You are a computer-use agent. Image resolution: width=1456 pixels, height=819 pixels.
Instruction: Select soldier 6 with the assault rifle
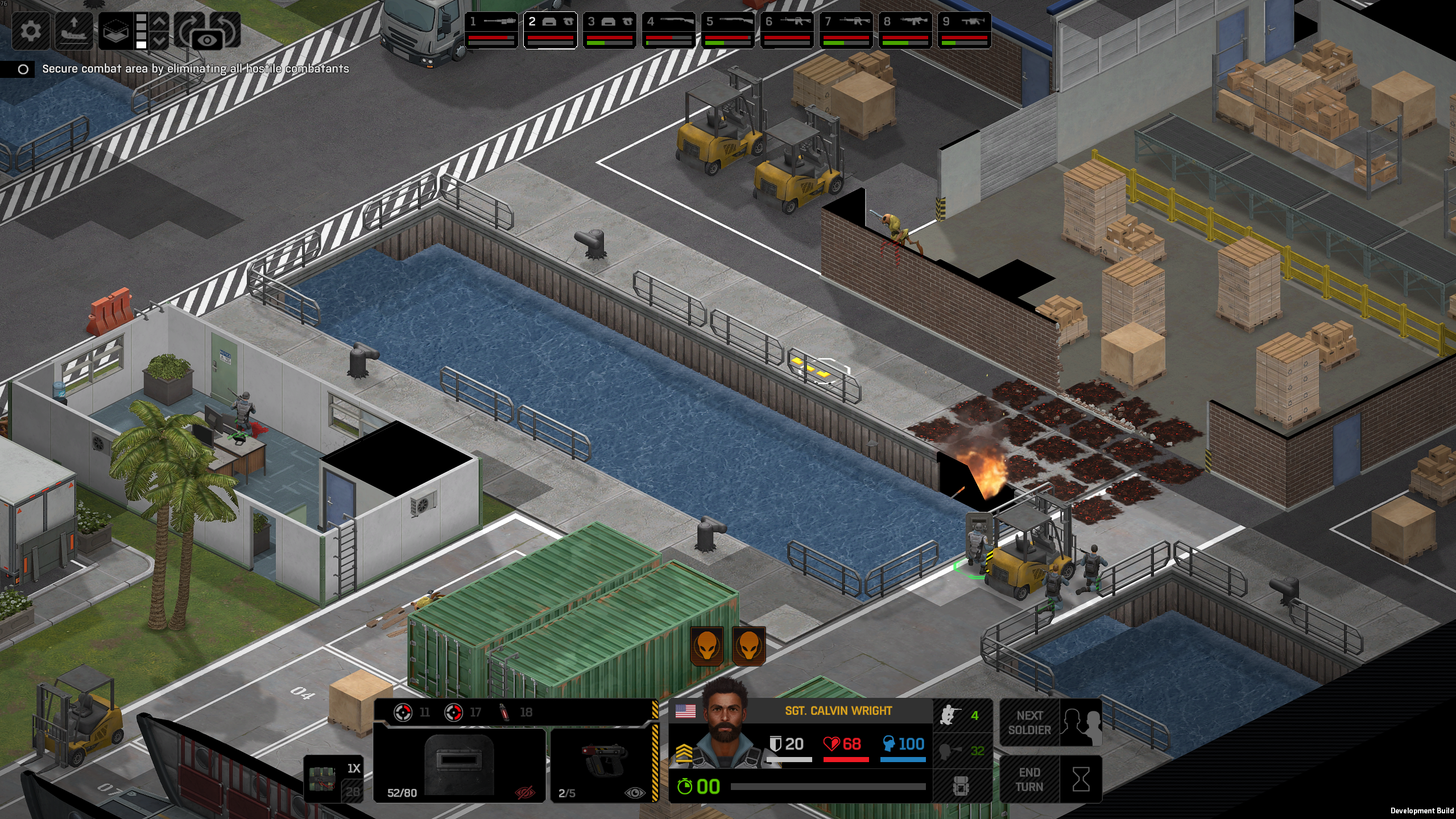coord(788,30)
